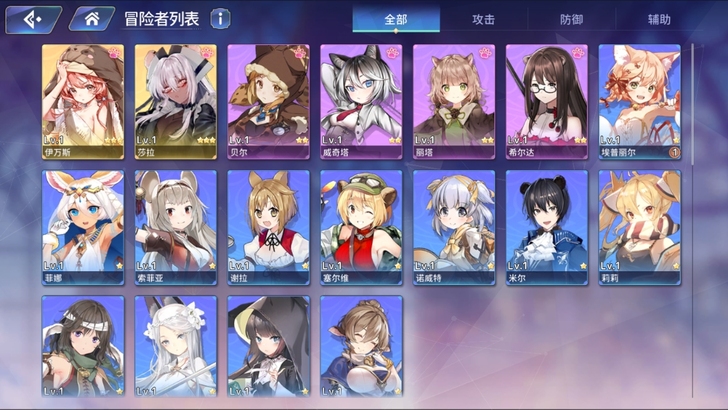The height and width of the screenshot is (410, 728).
Task: Return to the home screen
Action: point(91,19)
